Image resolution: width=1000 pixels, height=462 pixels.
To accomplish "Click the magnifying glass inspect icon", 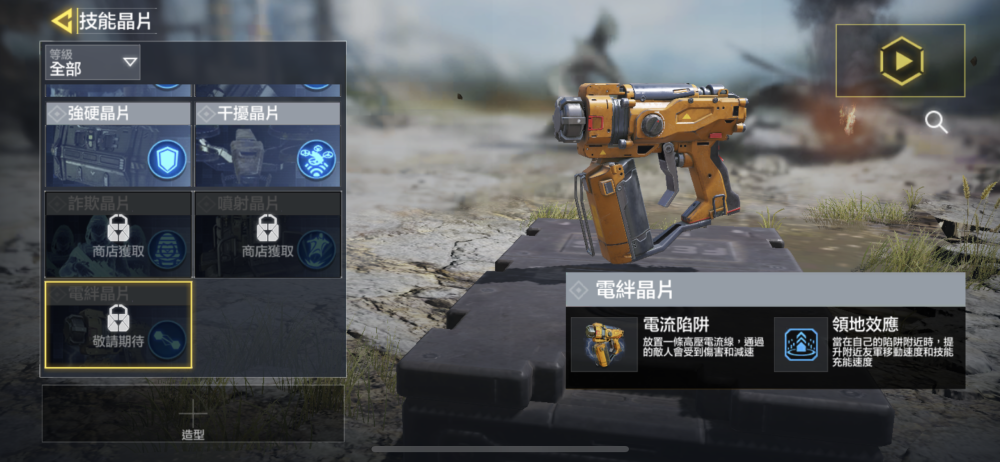I will [x=936, y=122].
